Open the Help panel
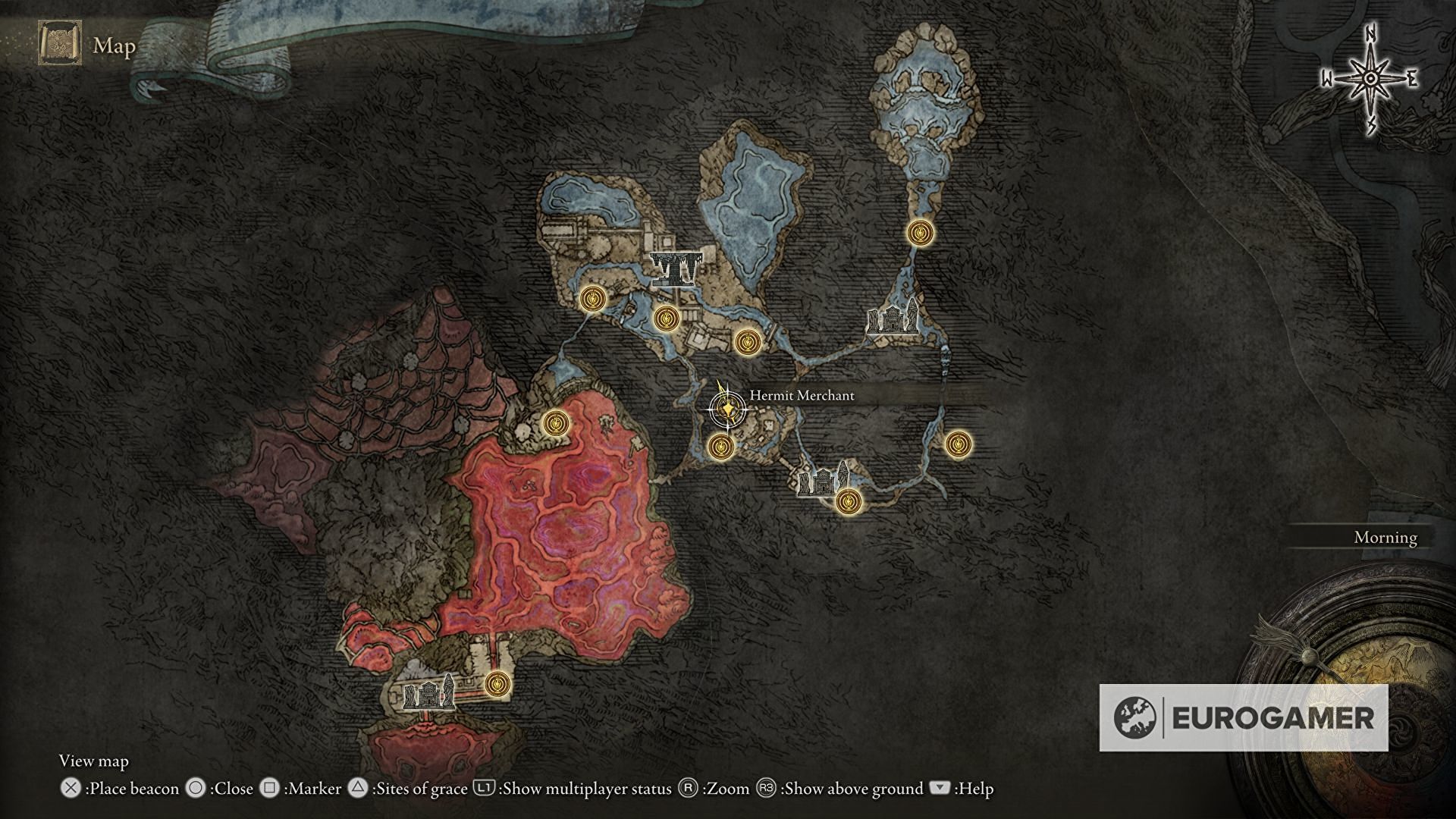This screenshot has height=819, width=1456. pyautogui.click(x=940, y=789)
